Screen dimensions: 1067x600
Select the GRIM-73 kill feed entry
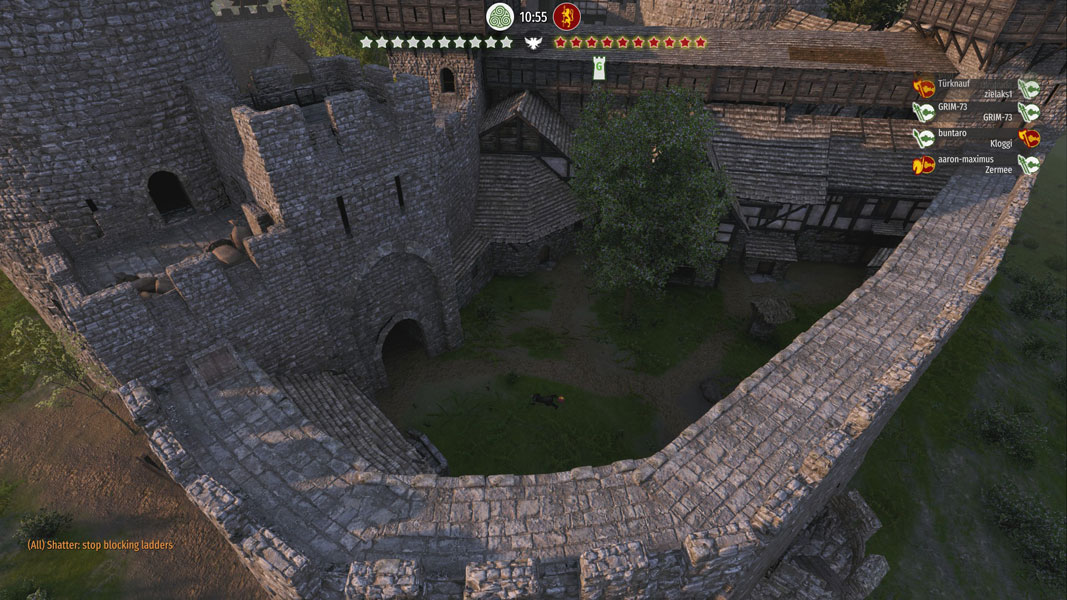click(975, 112)
